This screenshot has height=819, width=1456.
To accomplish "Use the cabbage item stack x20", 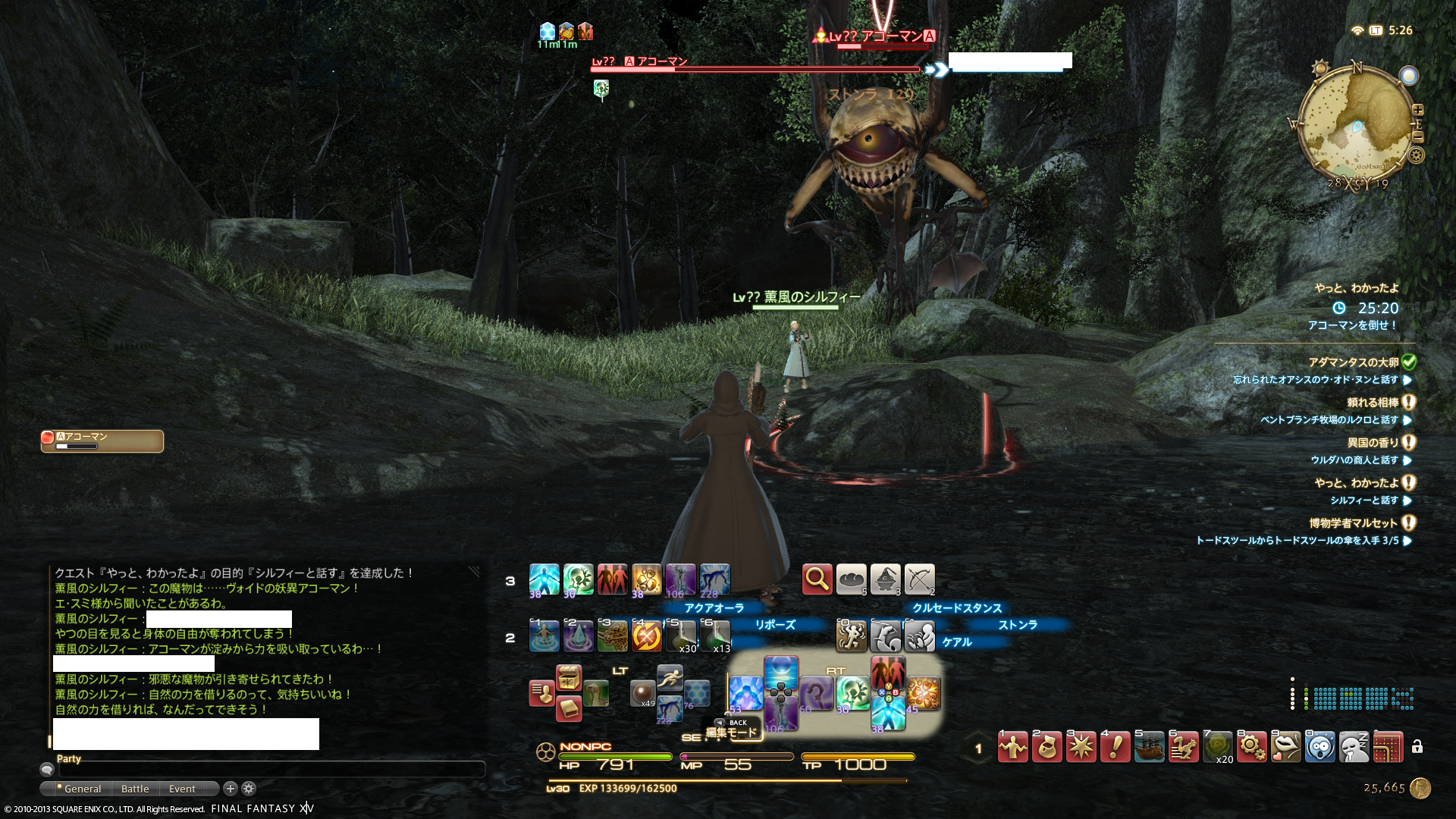I will tap(1218, 748).
